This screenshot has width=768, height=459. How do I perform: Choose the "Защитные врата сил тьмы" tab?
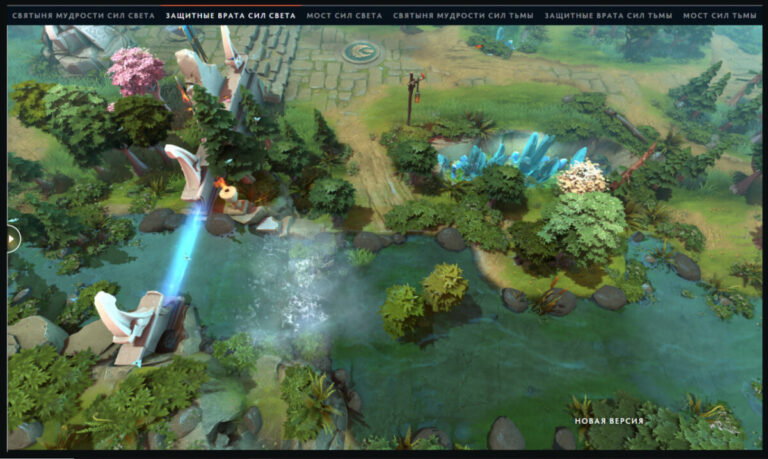(608, 16)
